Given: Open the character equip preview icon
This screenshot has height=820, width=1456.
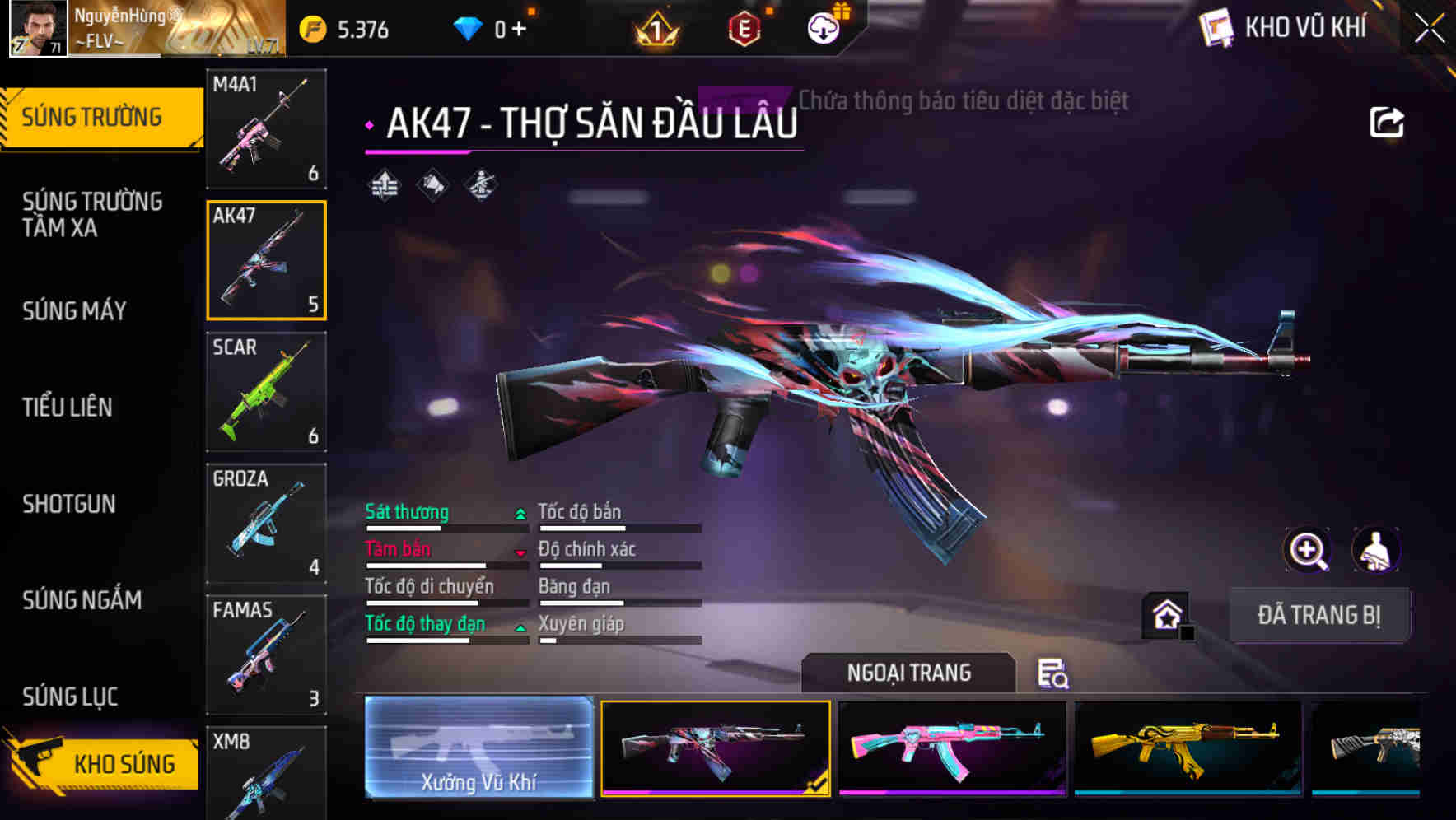Looking at the screenshot, I should point(1375,550).
